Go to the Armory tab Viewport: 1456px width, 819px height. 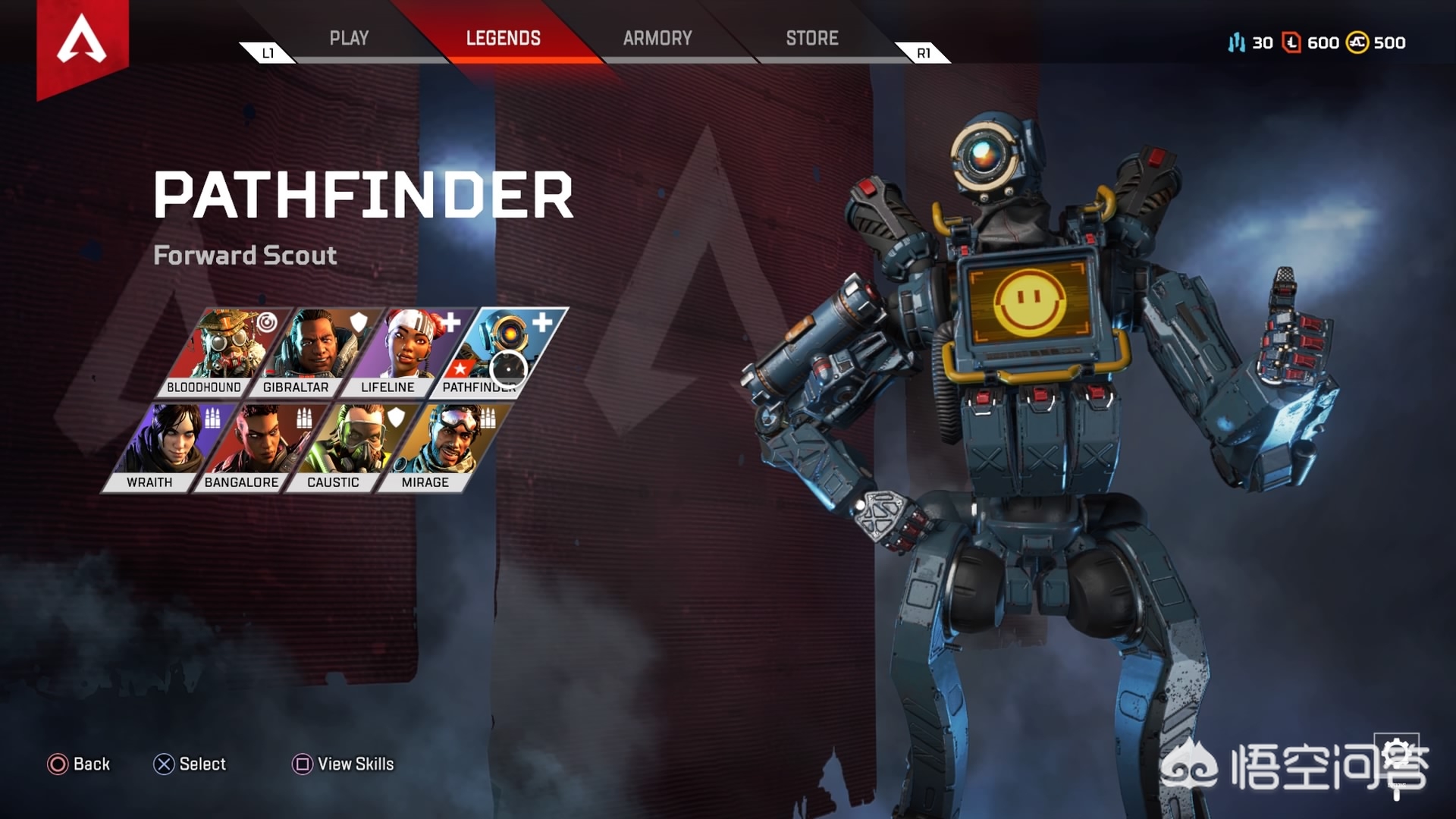click(657, 38)
